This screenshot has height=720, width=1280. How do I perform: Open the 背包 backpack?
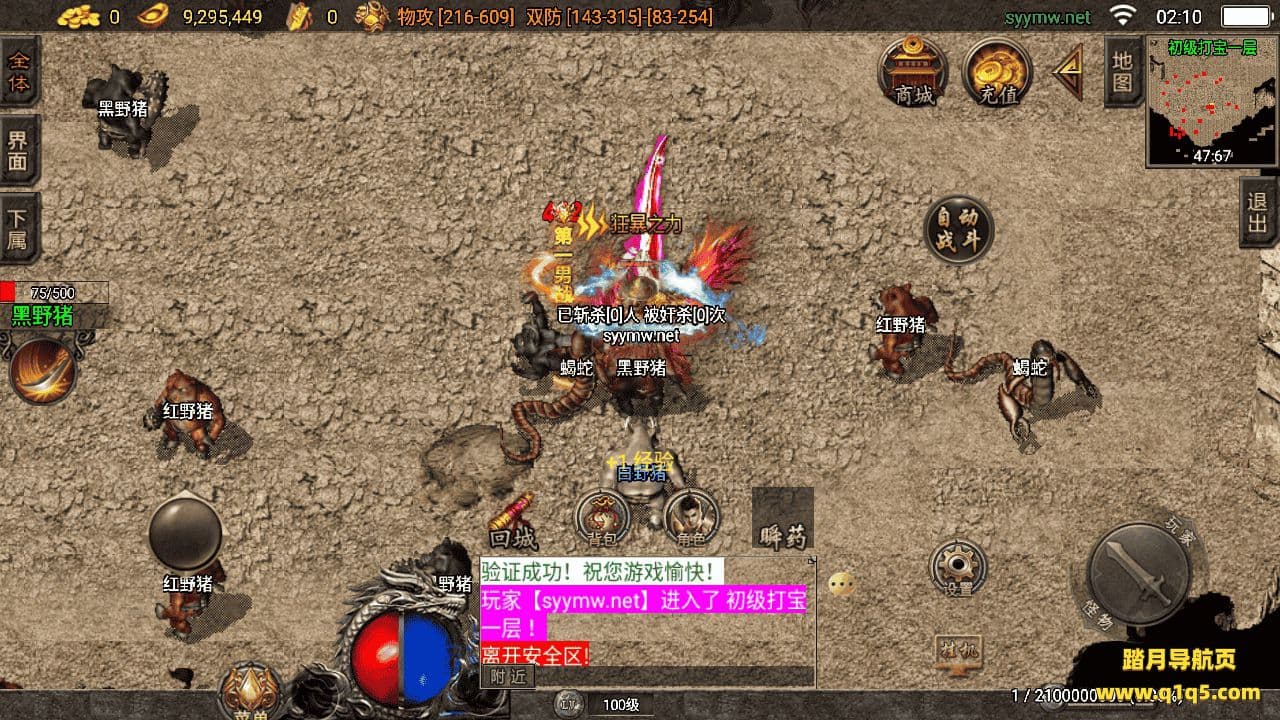pyautogui.click(x=602, y=517)
